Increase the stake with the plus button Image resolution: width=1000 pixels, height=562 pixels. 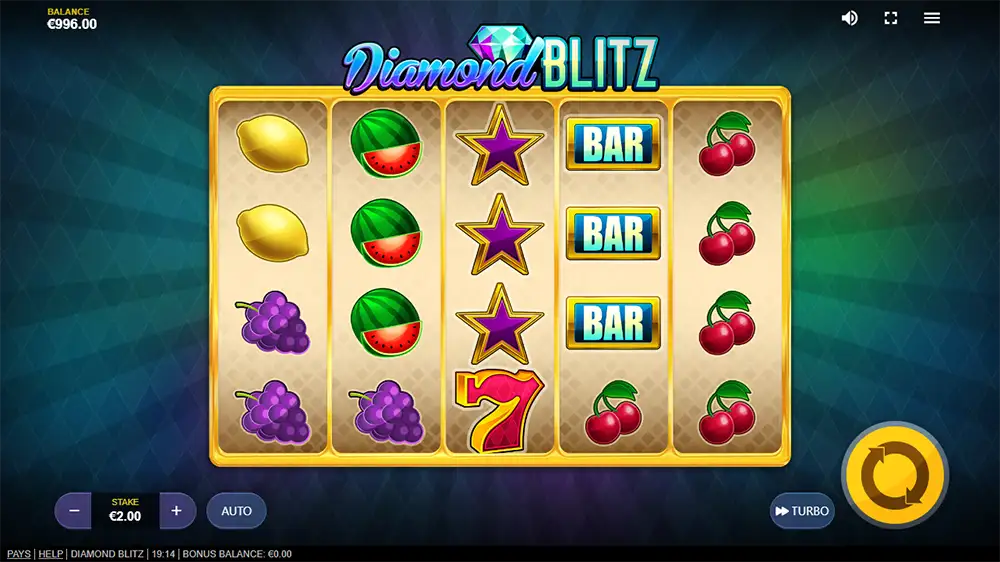pyautogui.click(x=177, y=510)
